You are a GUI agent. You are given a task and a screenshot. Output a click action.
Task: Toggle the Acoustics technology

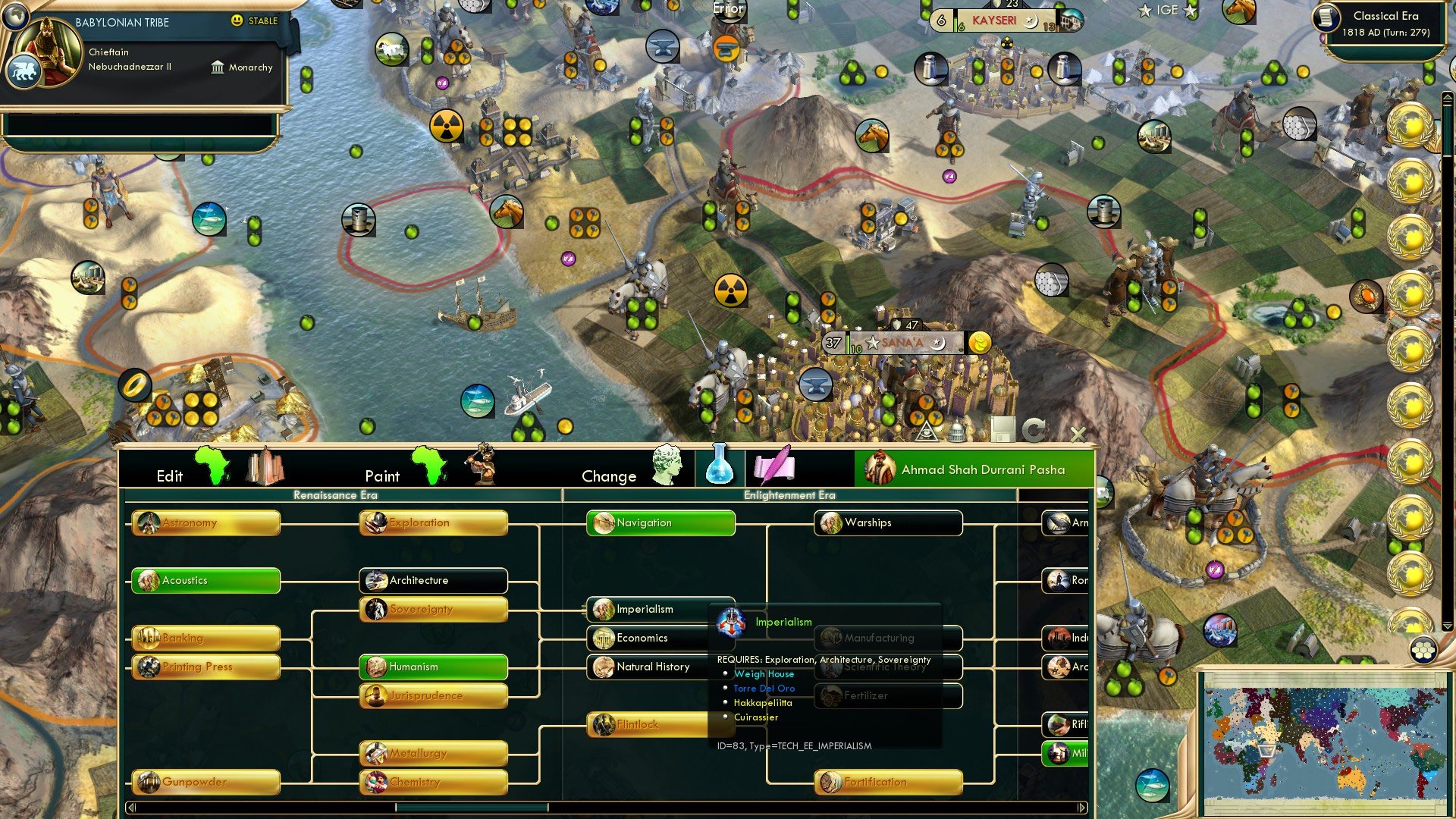click(x=205, y=581)
